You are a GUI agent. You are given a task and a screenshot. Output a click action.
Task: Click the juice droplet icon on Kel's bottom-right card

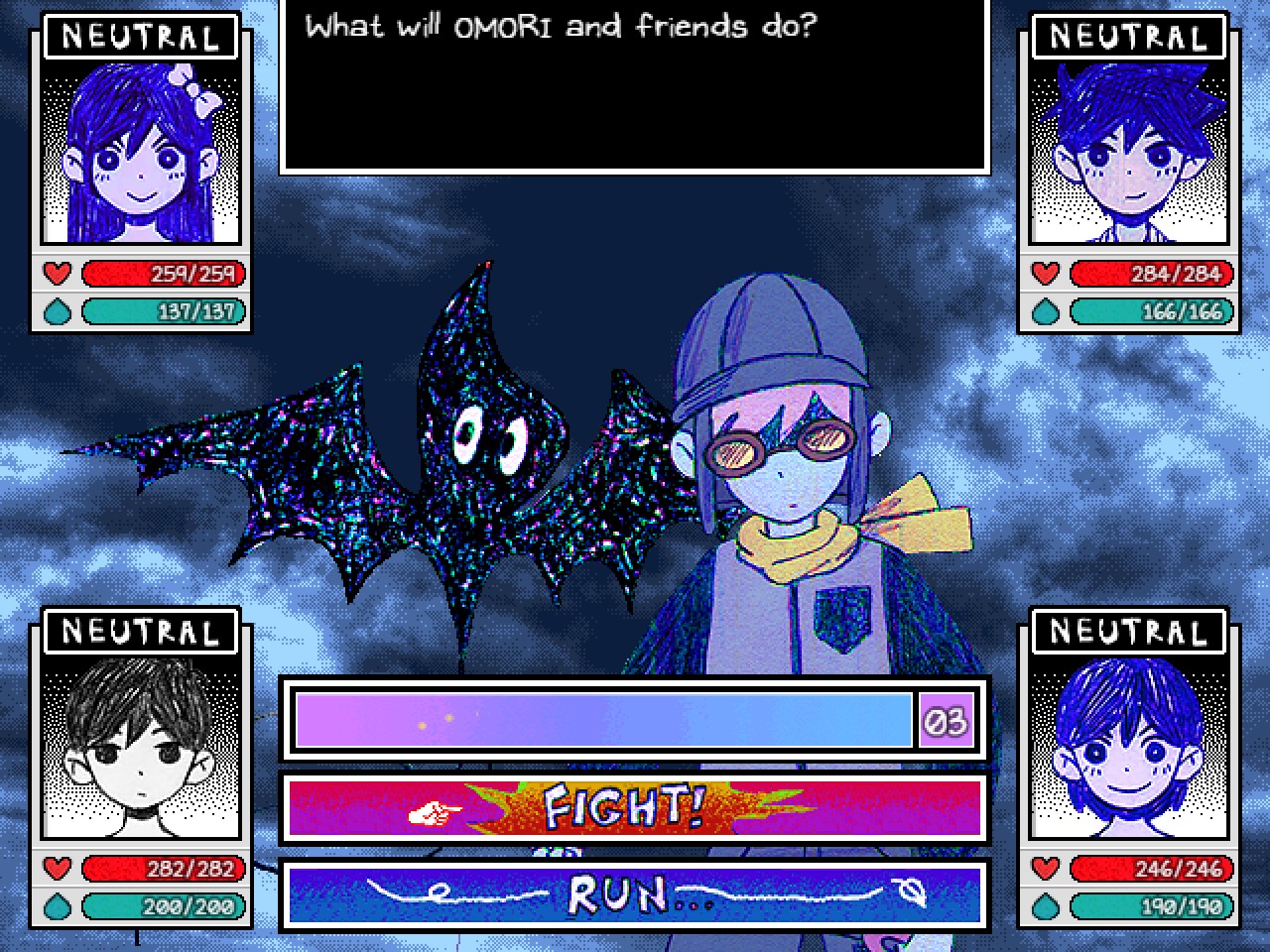click(1044, 906)
